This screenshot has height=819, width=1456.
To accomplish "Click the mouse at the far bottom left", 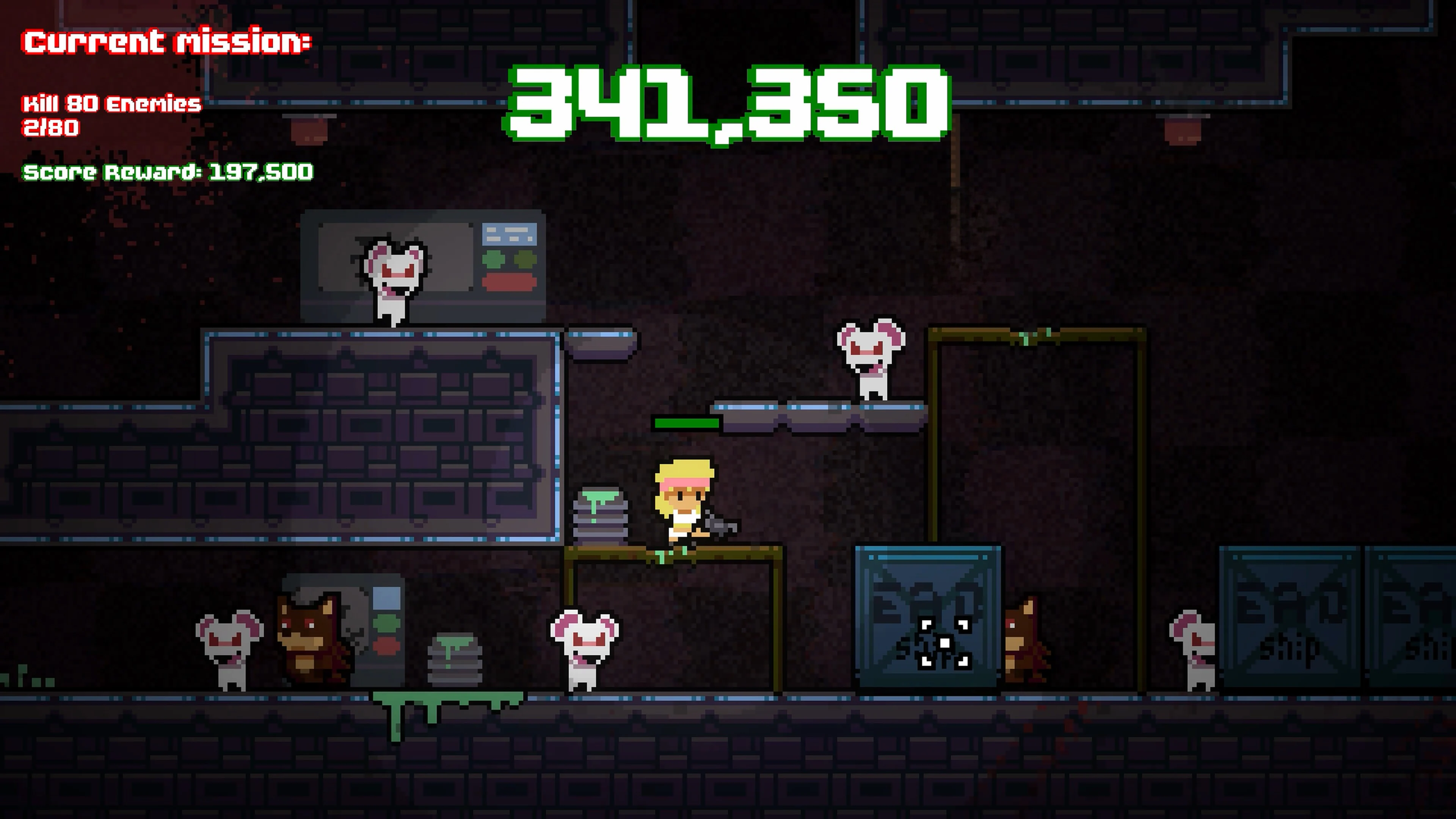I will [x=229, y=644].
